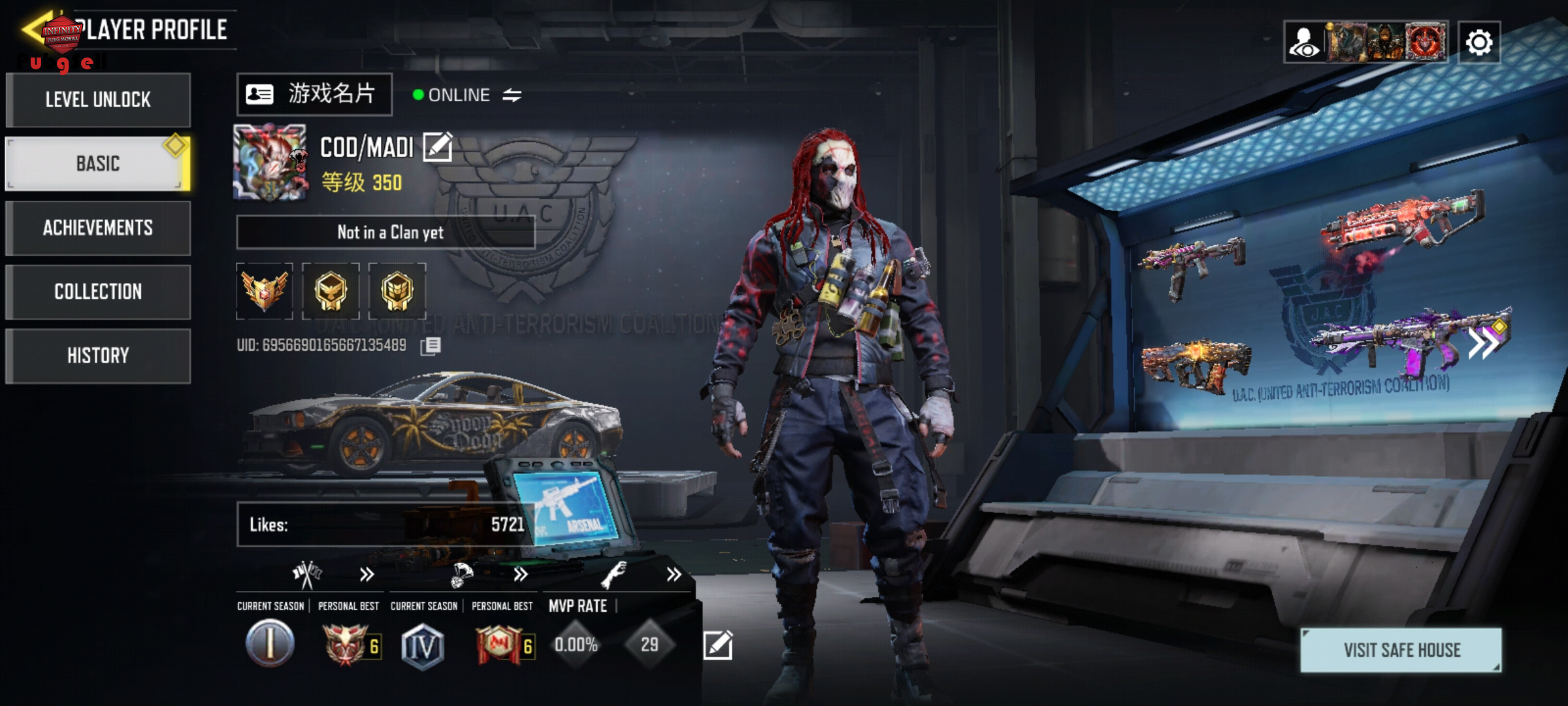Open the game card button
Image resolution: width=1568 pixels, height=706 pixels.
[314, 95]
